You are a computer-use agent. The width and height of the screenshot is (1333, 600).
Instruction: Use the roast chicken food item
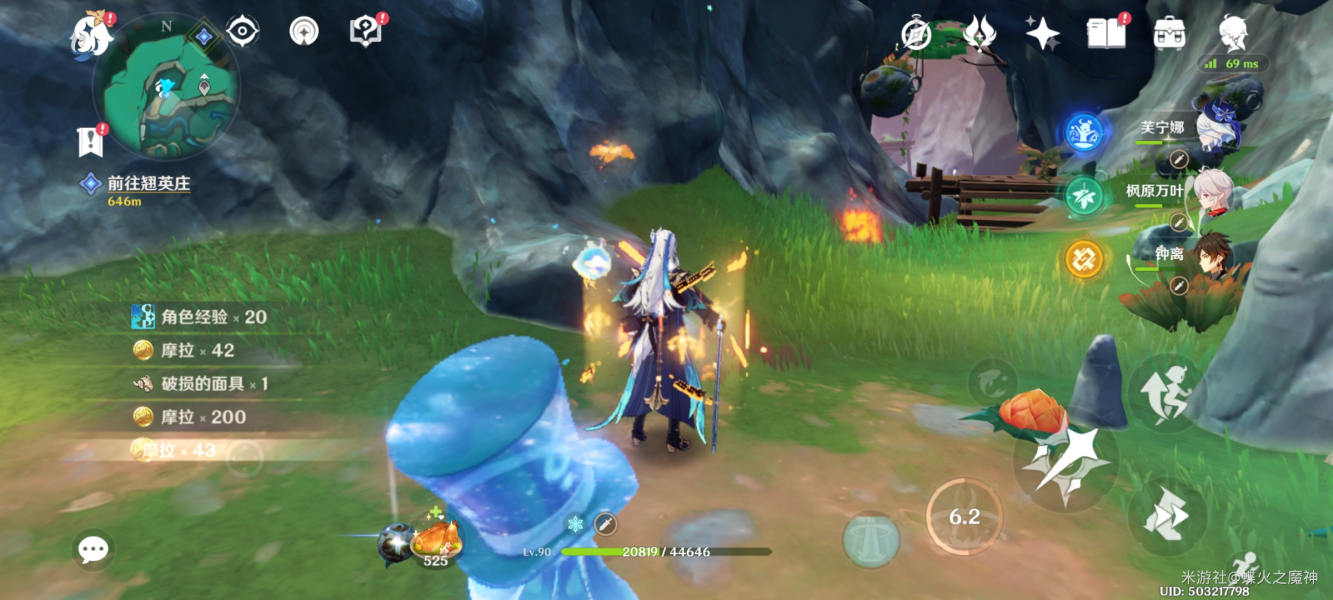[x=436, y=541]
